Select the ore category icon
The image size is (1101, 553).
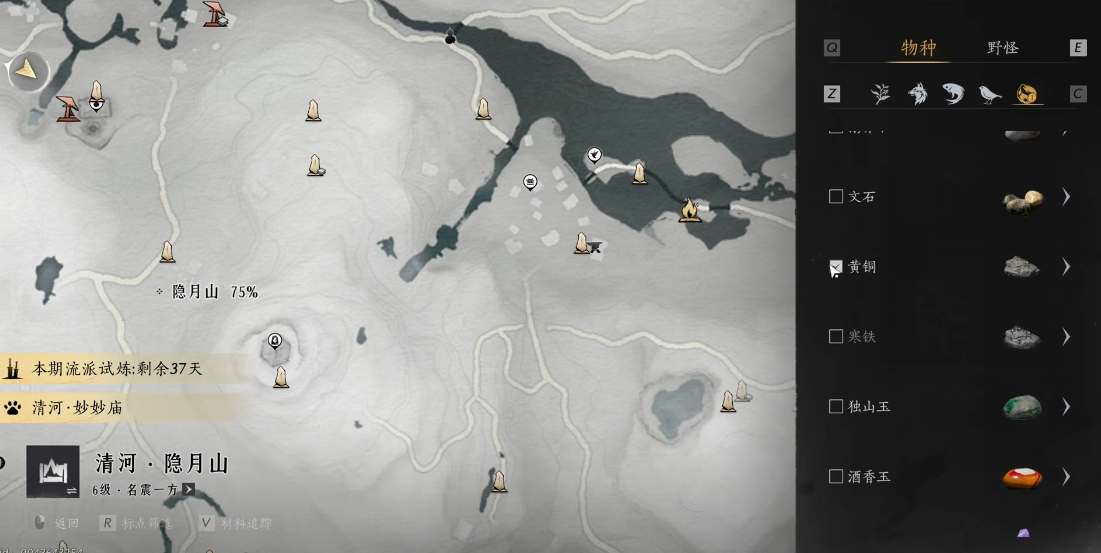[1026, 94]
